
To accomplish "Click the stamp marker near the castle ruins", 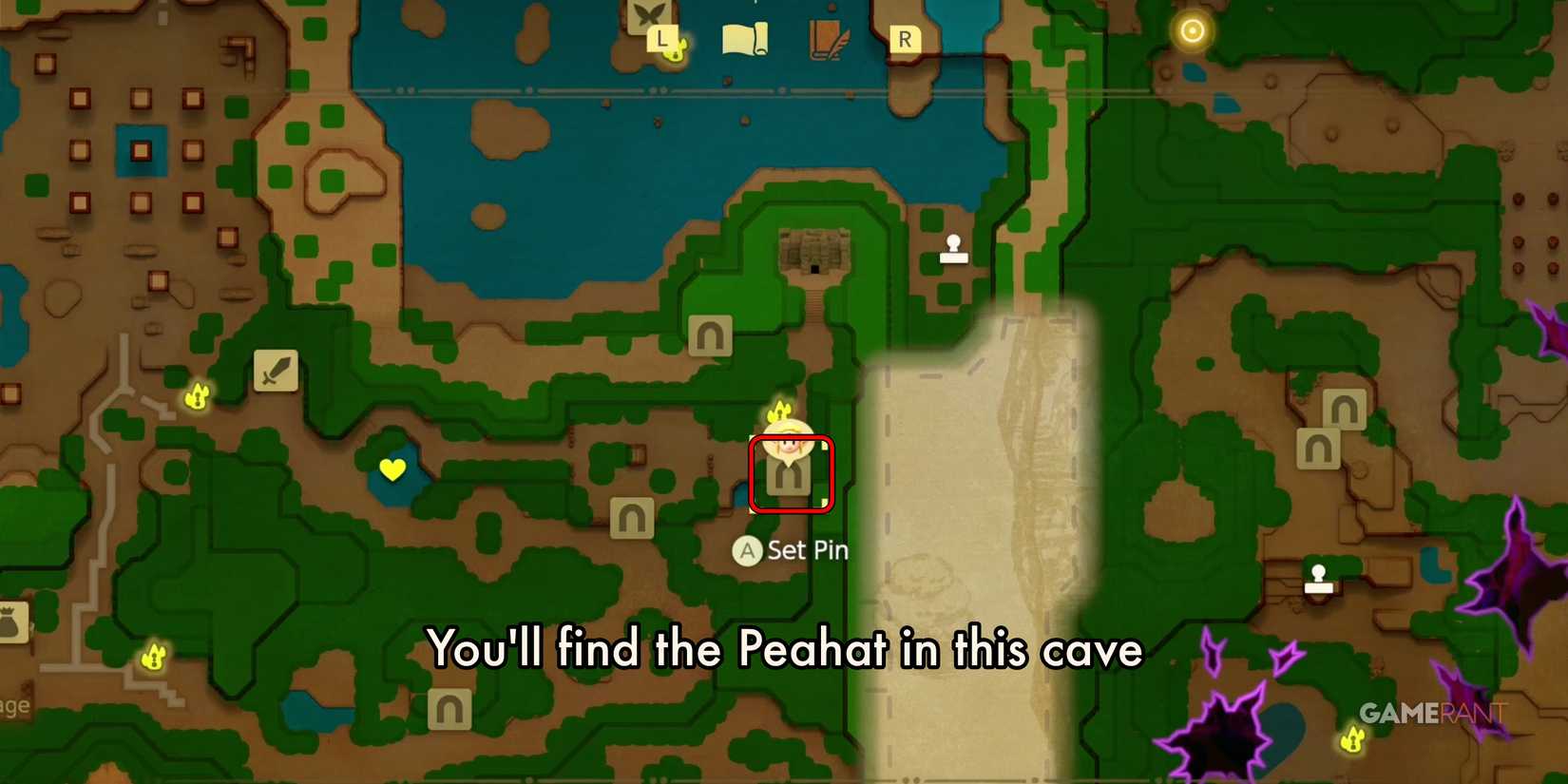I will [953, 250].
